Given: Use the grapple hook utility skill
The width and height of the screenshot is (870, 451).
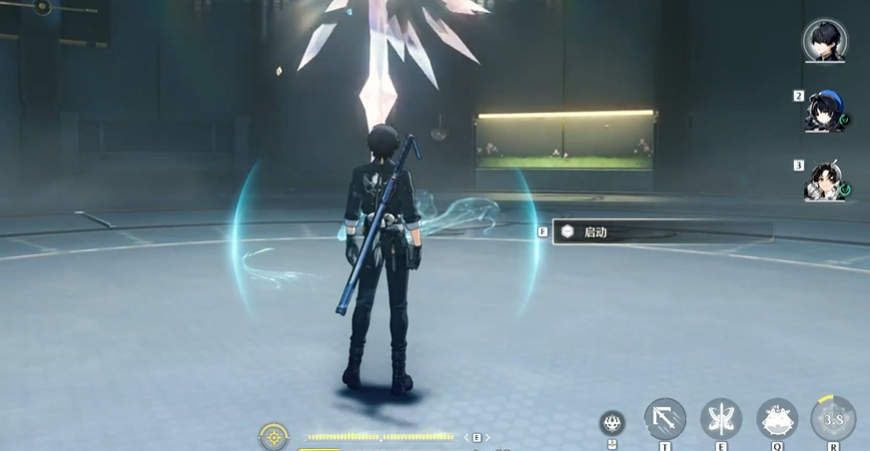Looking at the screenshot, I should [x=665, y=419].
